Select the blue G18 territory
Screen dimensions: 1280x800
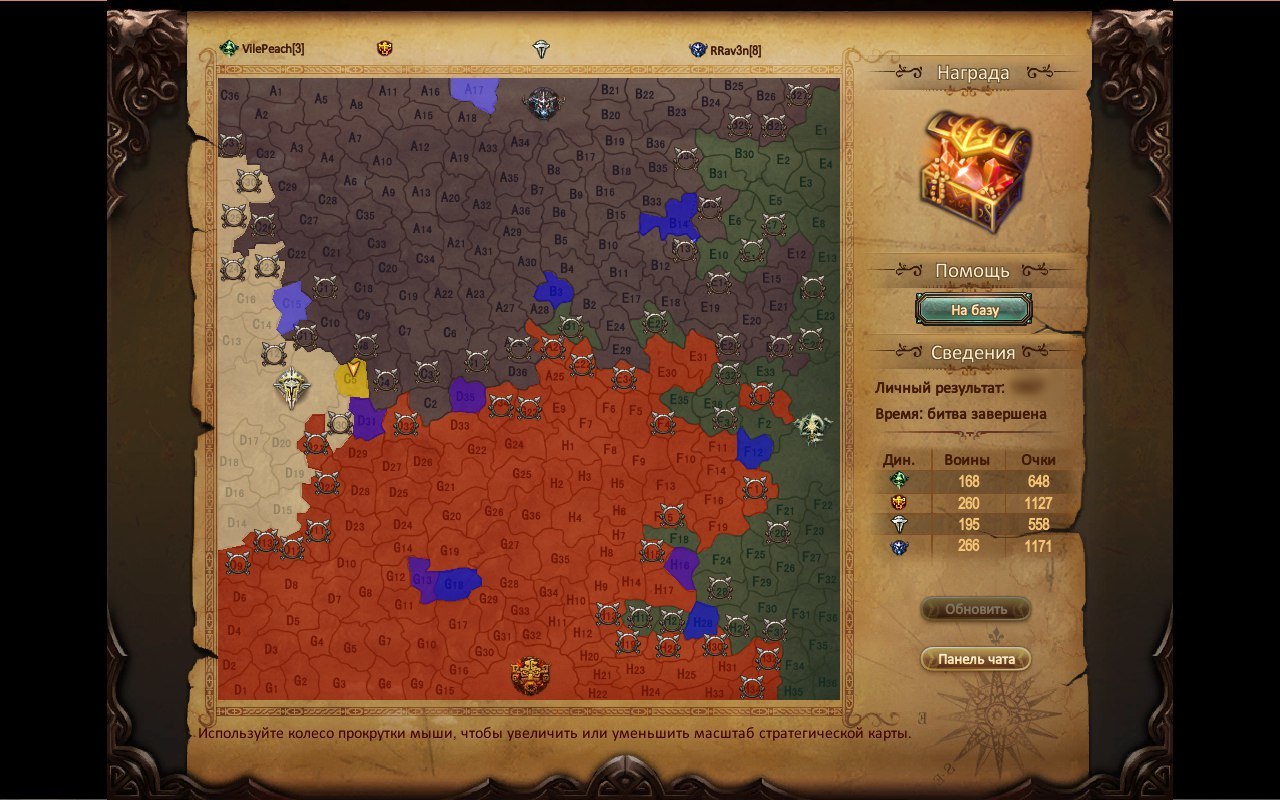455,583
